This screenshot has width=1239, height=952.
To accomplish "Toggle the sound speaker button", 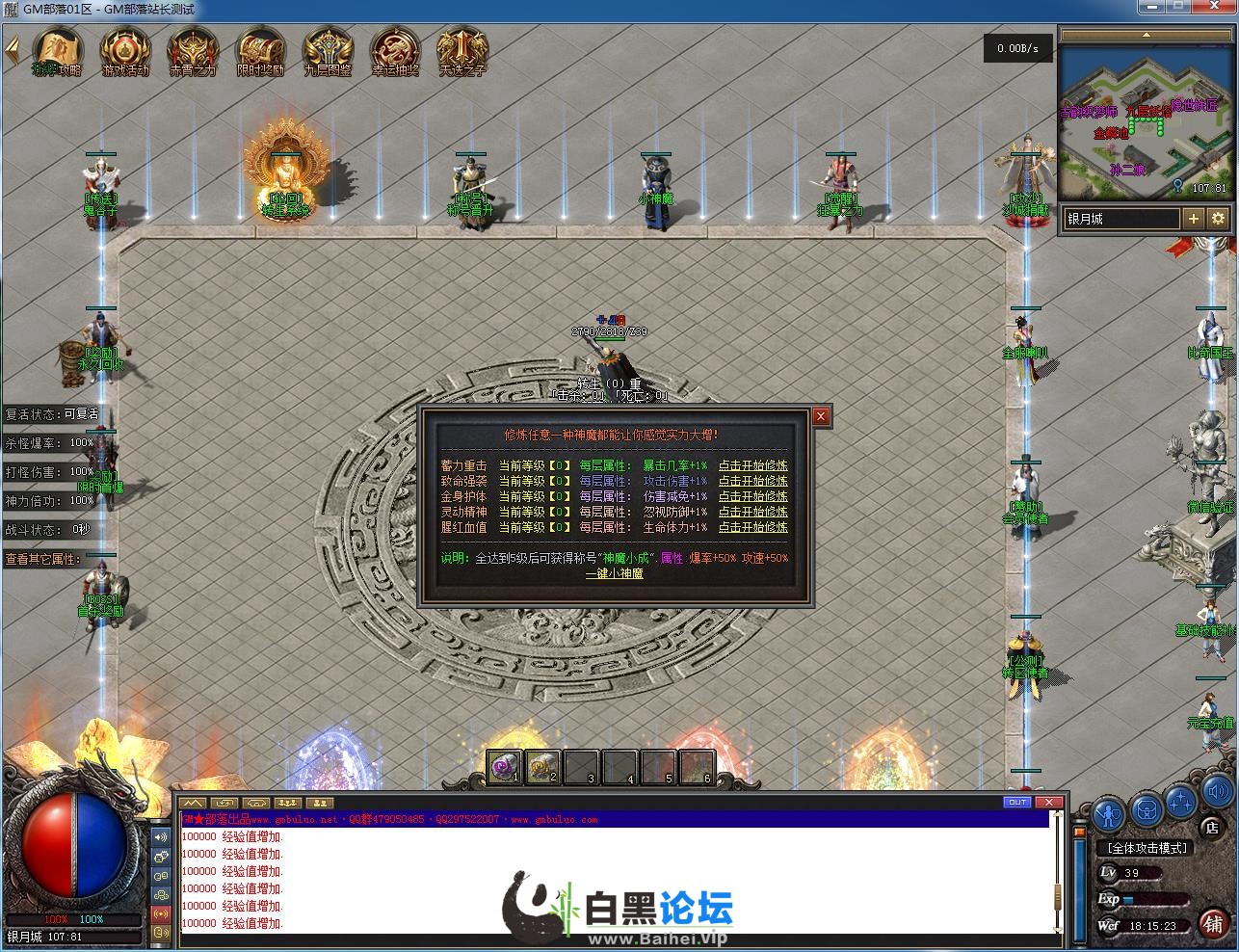I will (x=1216, y=792).
